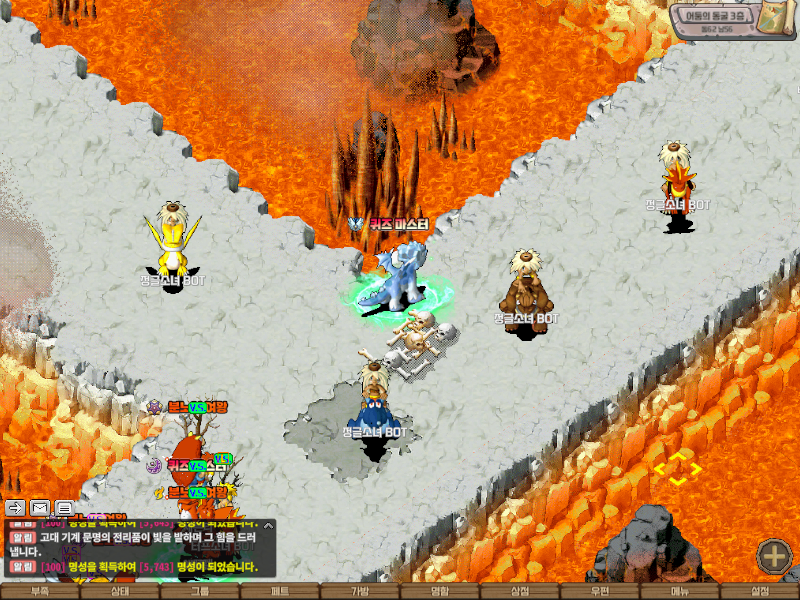Open the 우편 (mail) menu
The width and height of the screenshot is (800, 600).
pyautogui.click(x=600, y=592)
